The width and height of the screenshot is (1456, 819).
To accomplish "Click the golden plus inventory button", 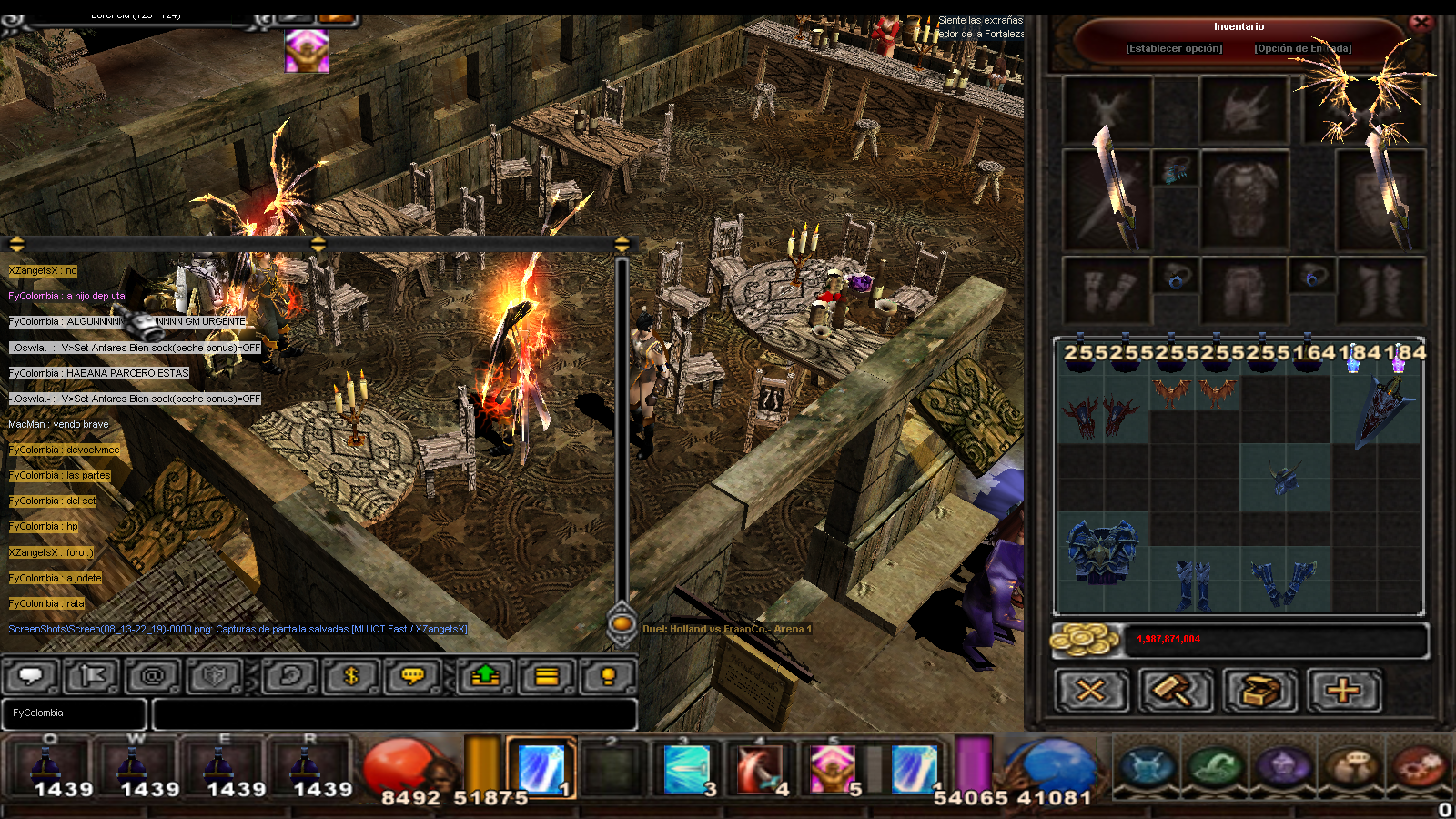I will [x=1343, y=691].
